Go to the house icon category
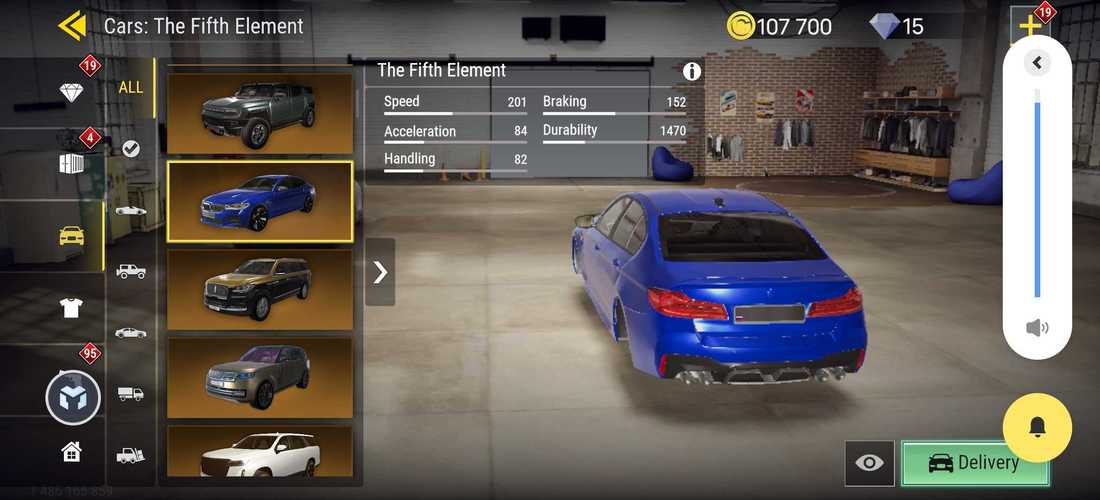Image resolution: width=1100 pixels, height=500 pixels. [71, 452]
